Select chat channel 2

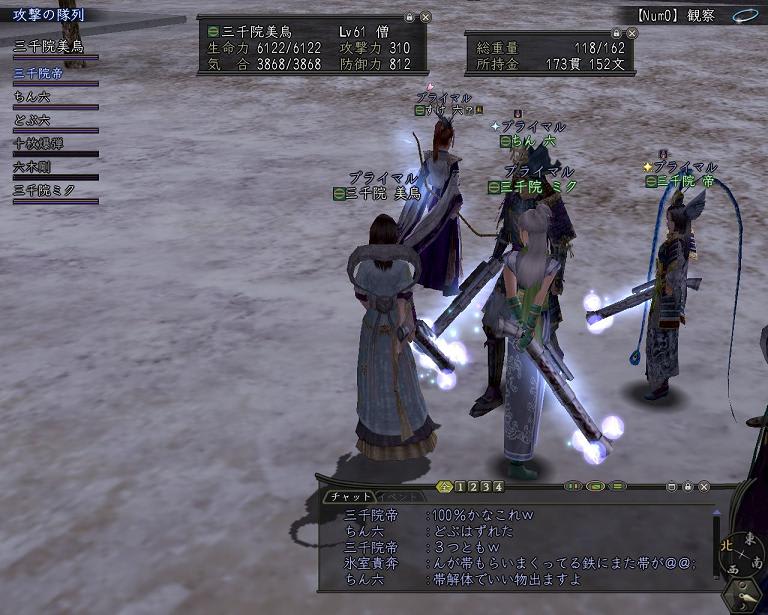[473, 487]
